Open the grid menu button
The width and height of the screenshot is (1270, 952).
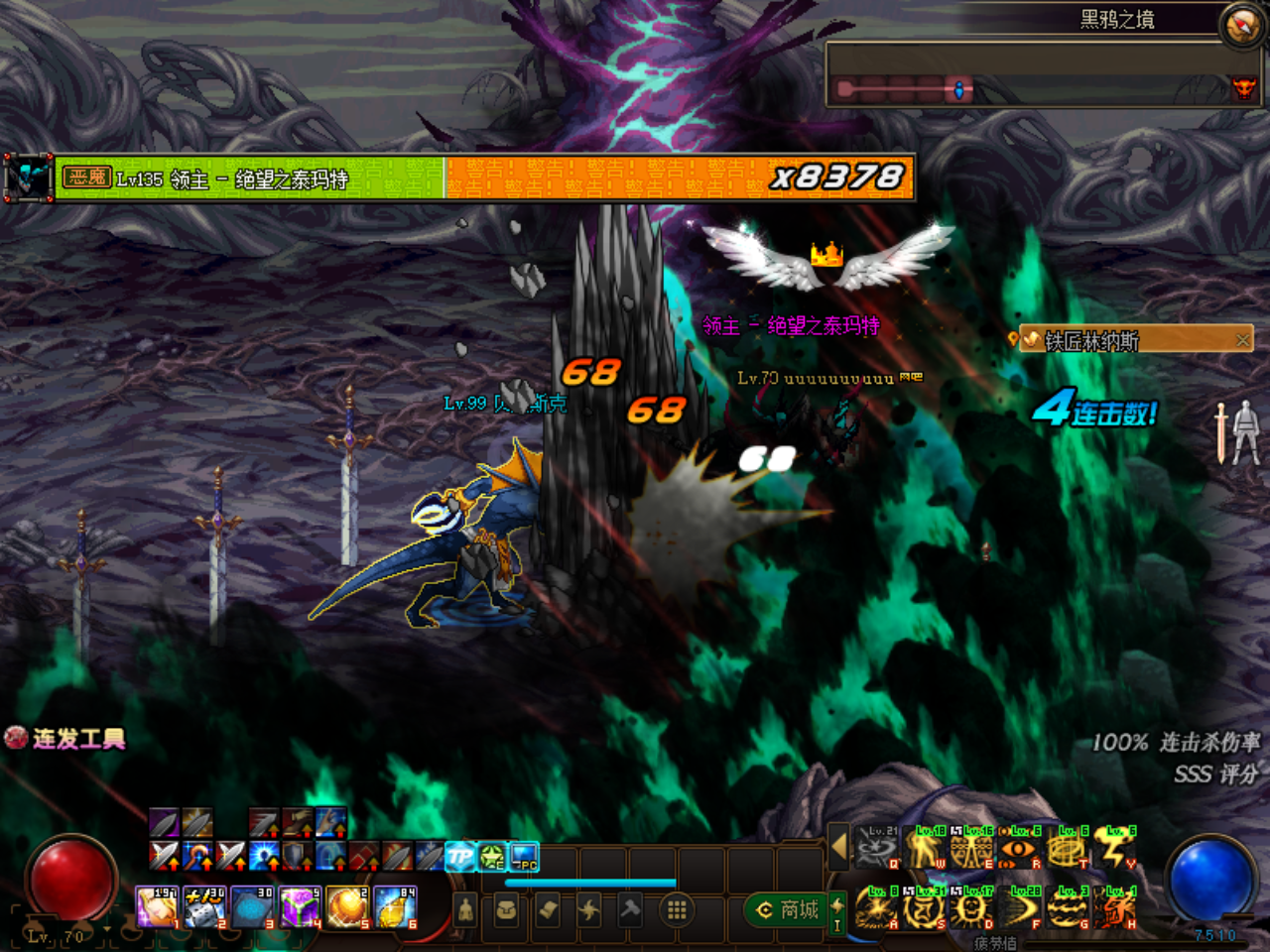(x=677, y=909)
